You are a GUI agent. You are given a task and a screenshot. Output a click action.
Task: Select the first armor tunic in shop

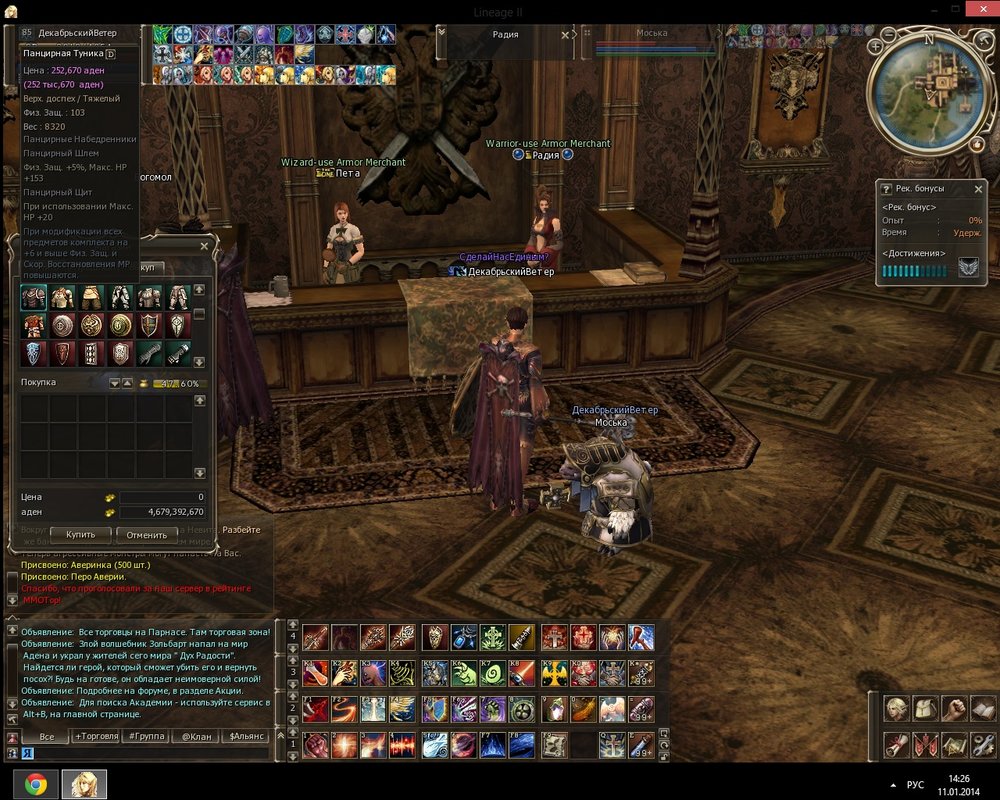(34, 297)
